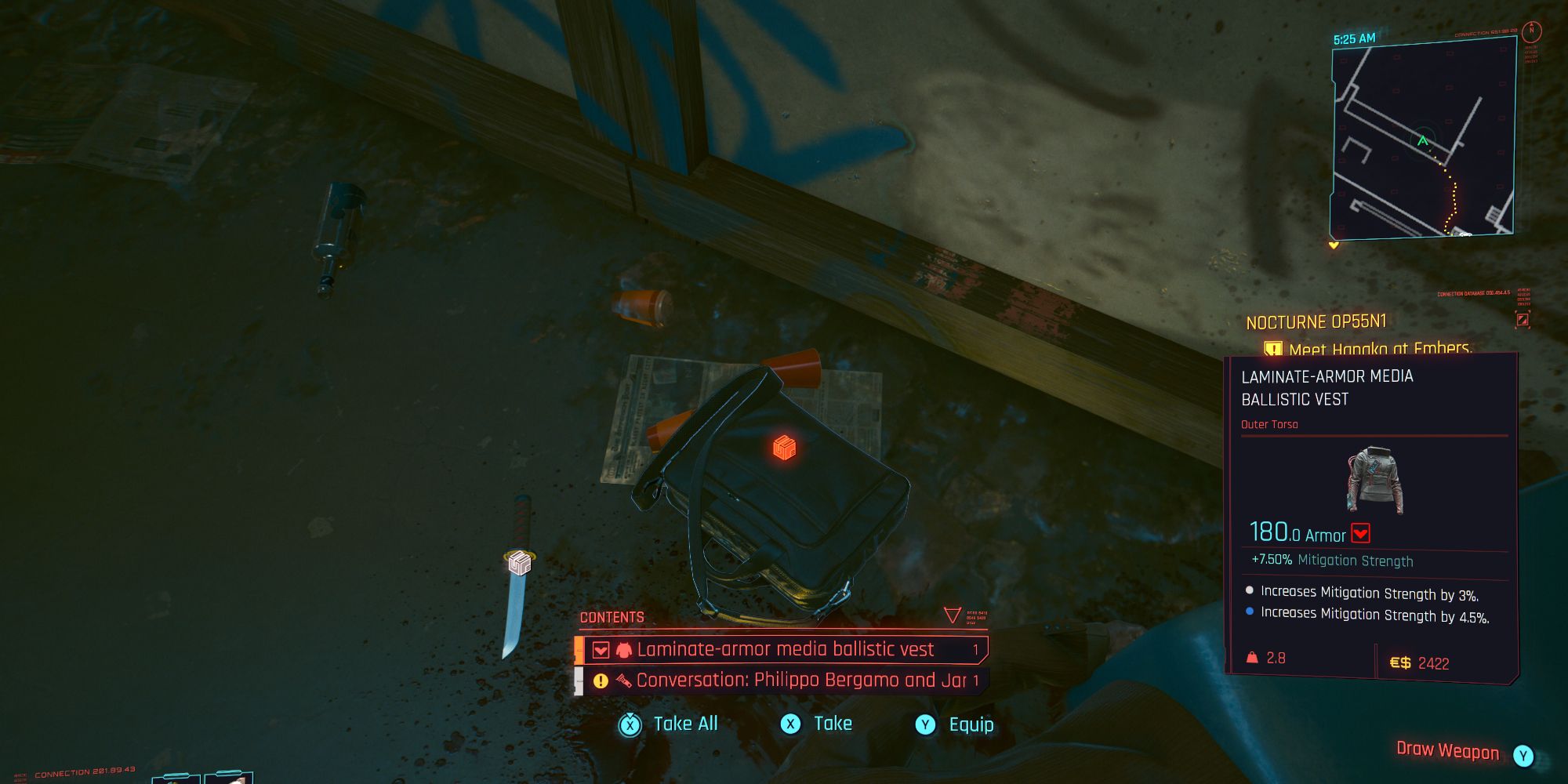Click the orange highlight bar on the vest entry
Screen dimensions: 1568x784
point(579,649)
